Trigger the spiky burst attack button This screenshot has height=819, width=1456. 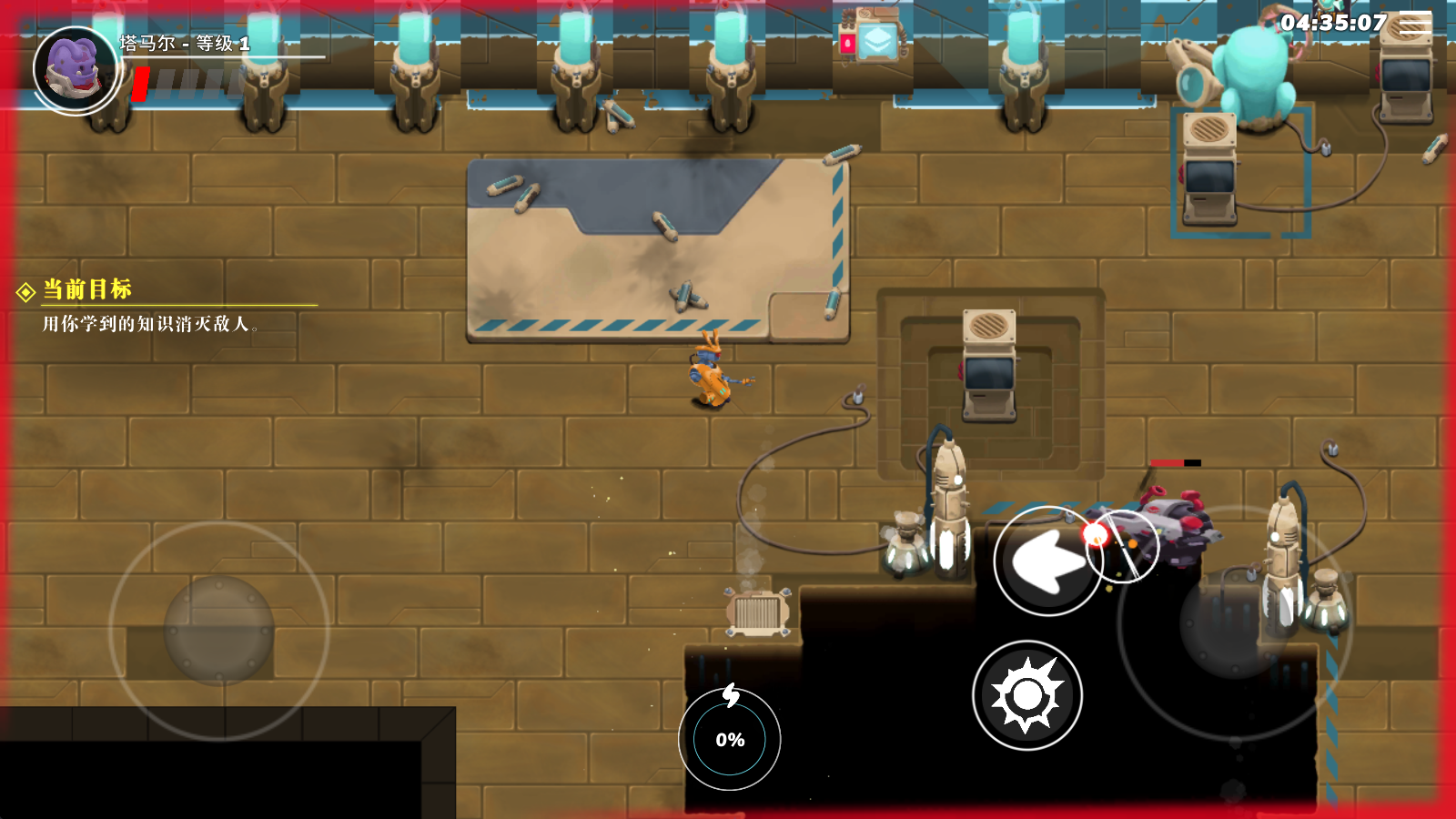pyautogui.click(x=1026, y=695)
